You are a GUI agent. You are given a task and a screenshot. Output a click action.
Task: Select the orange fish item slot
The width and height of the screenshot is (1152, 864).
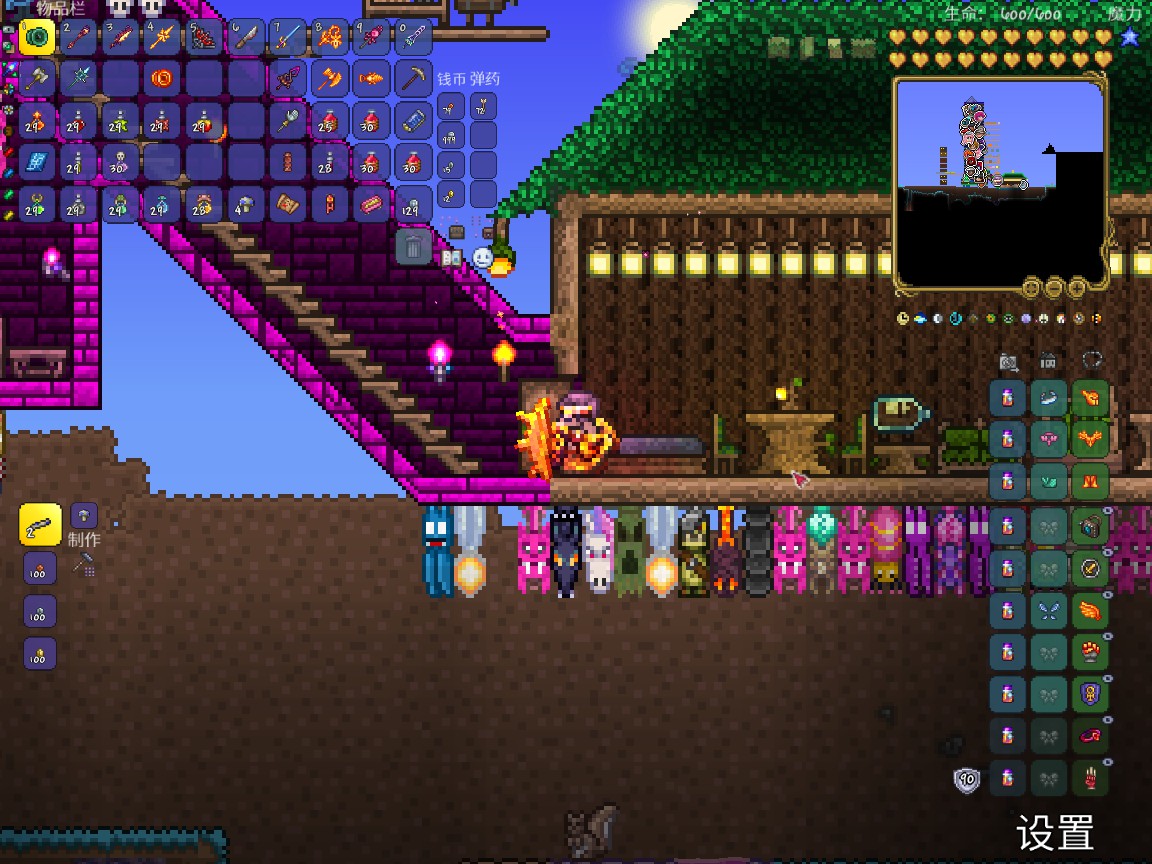click(x=371, y=78)
